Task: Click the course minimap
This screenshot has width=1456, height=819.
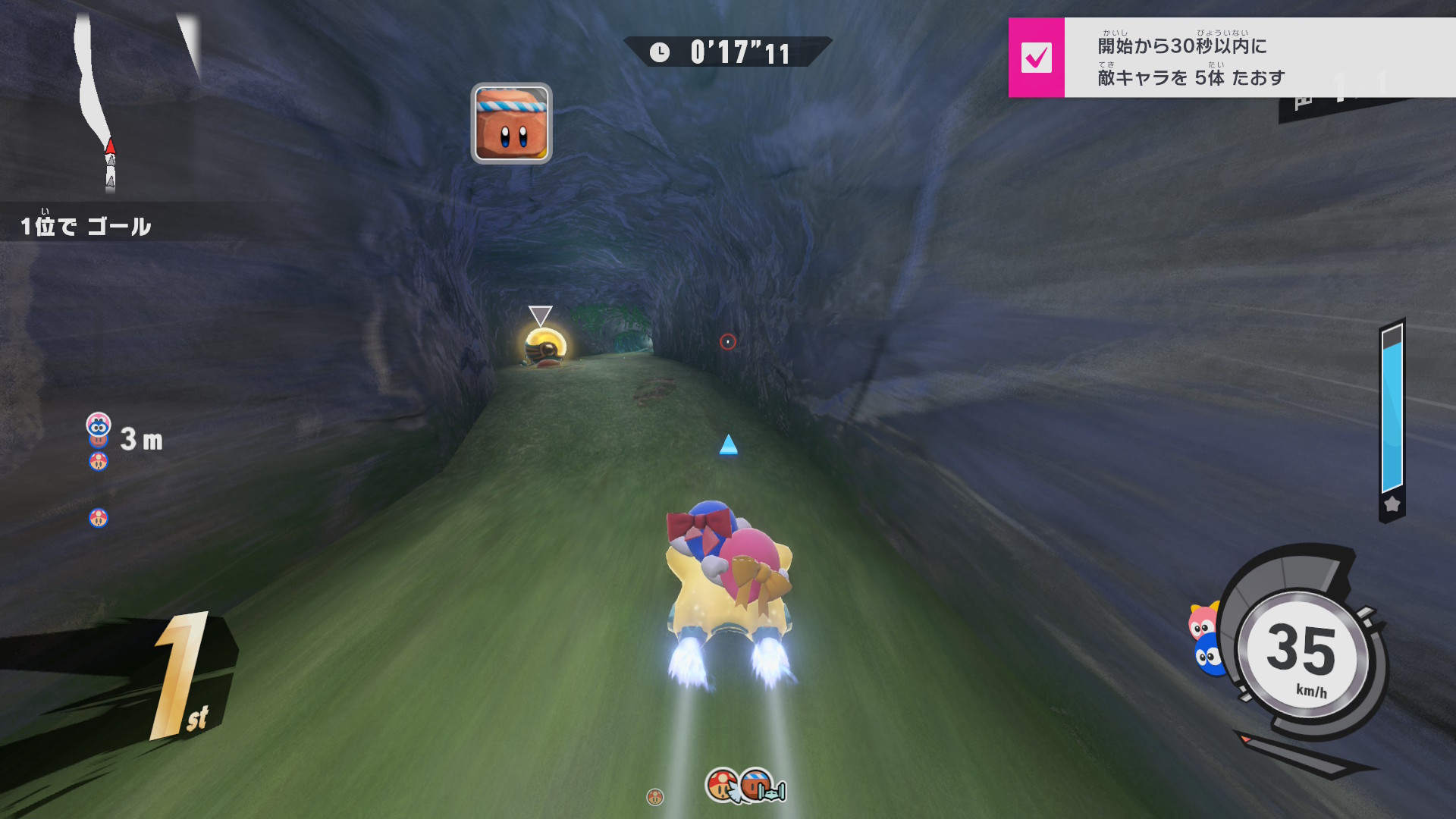Action: (x=102, y=102)
